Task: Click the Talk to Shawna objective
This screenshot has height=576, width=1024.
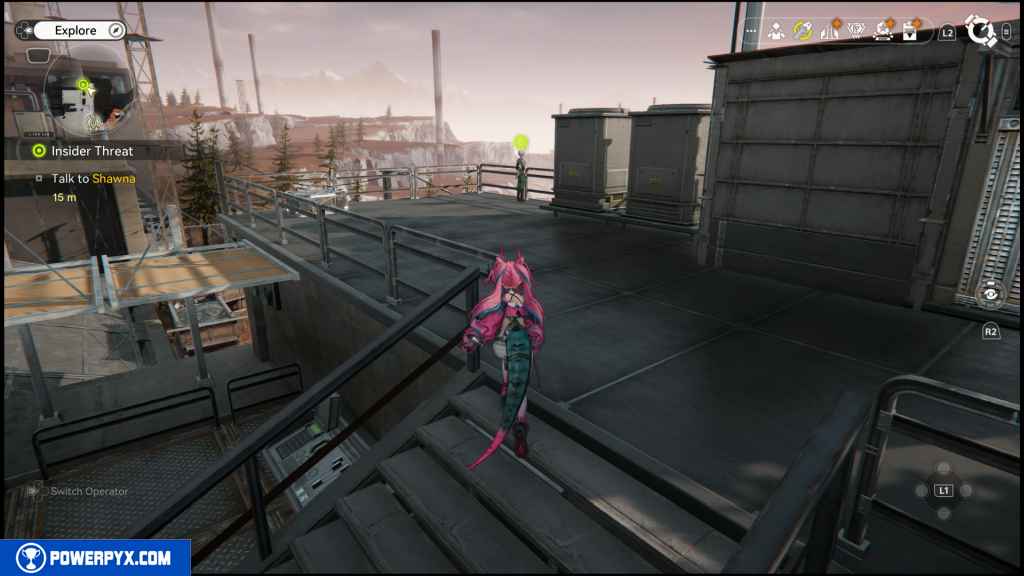Action: pos(93,179)
